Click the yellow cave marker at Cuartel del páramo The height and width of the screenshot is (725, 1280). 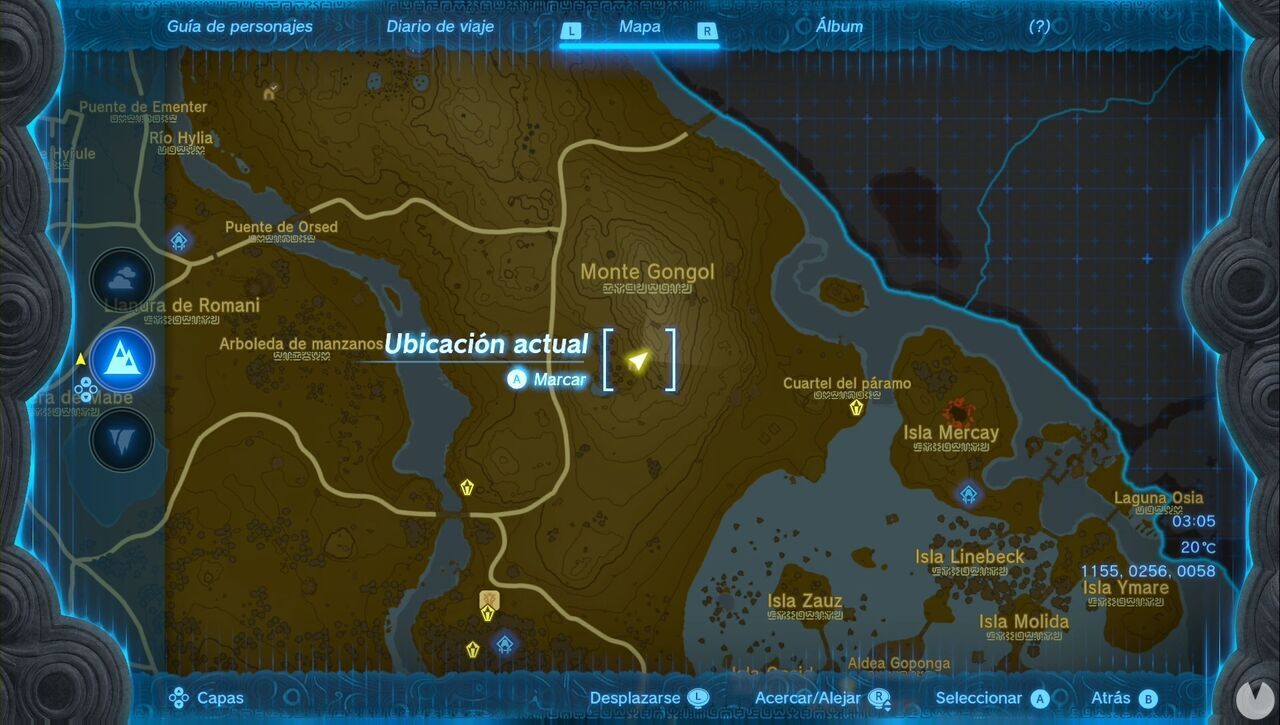pyautogui.click(x=856, y=409)
